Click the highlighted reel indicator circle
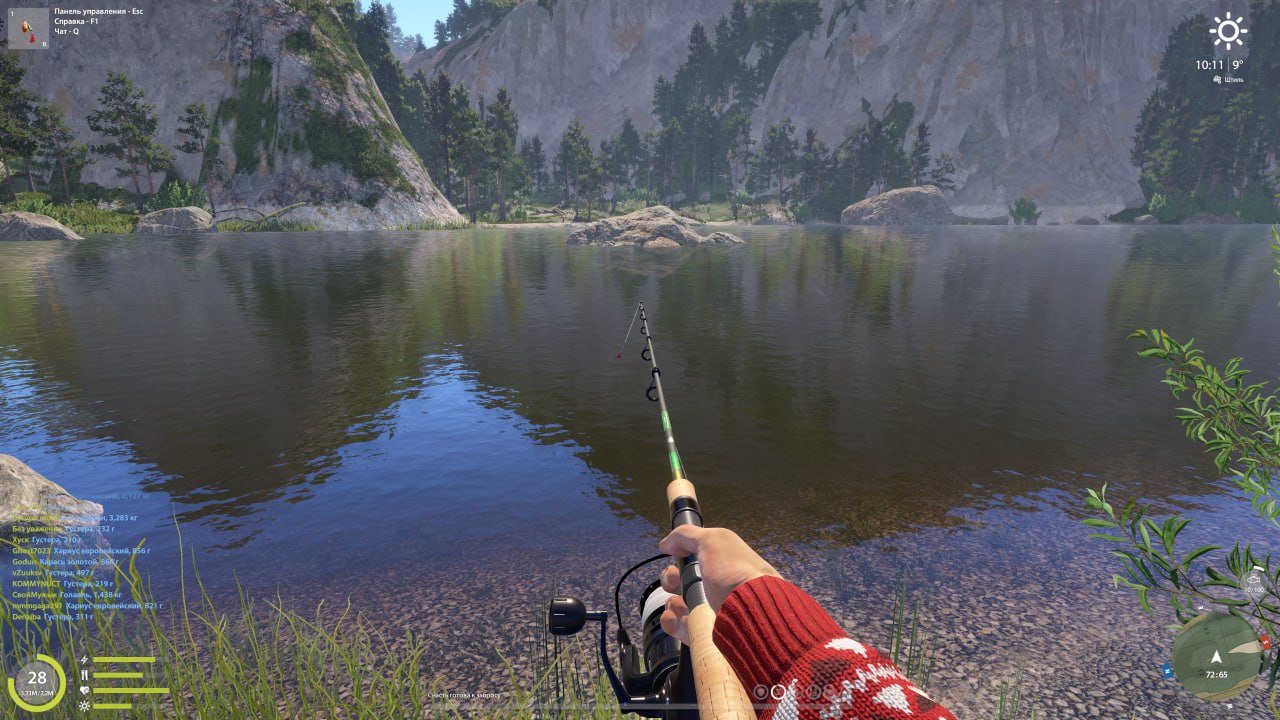Viewport: 1280px width, 720px height. click(x=778, y=692)
